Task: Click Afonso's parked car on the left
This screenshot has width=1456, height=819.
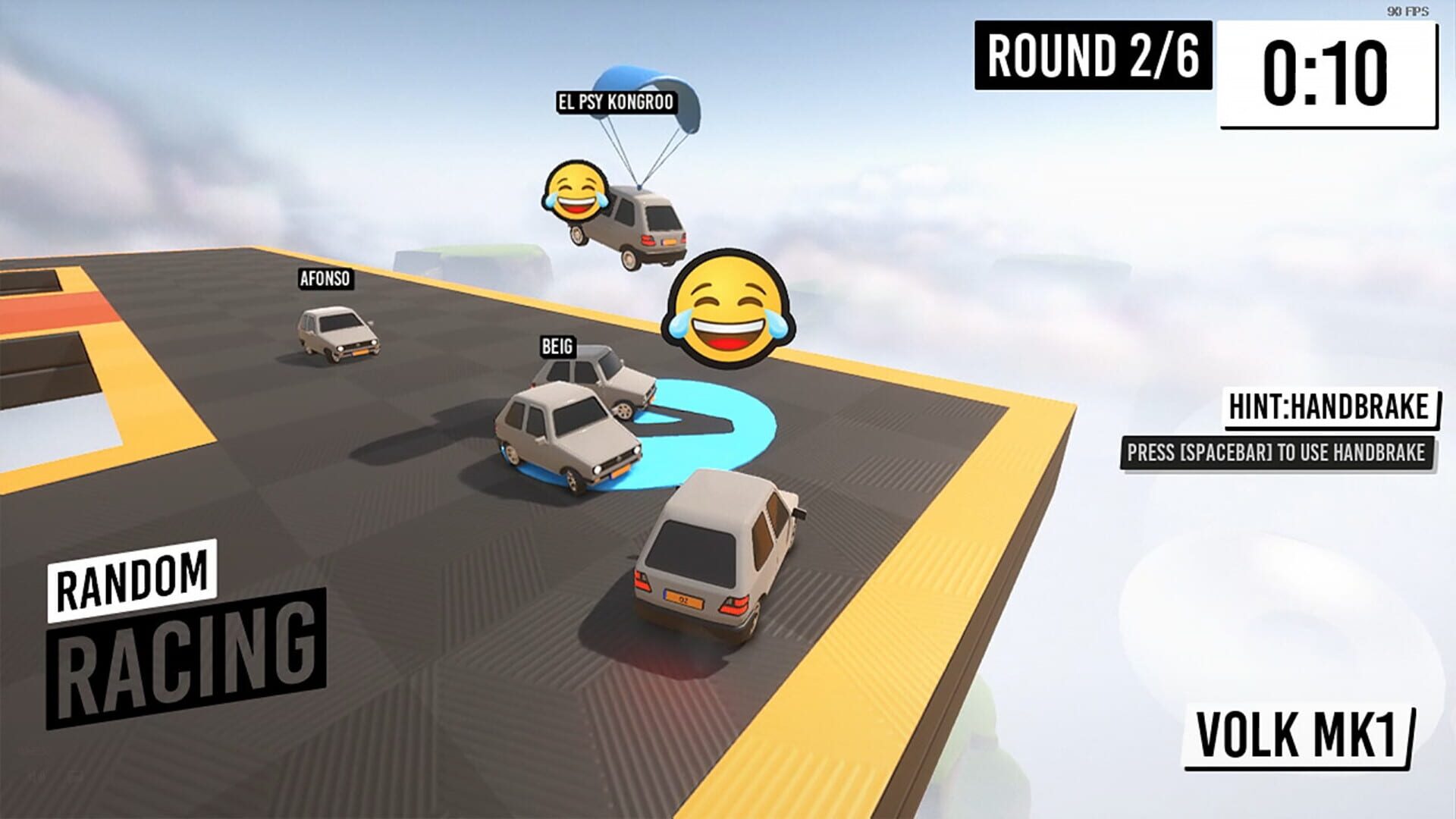Action: tap(337, 334)
